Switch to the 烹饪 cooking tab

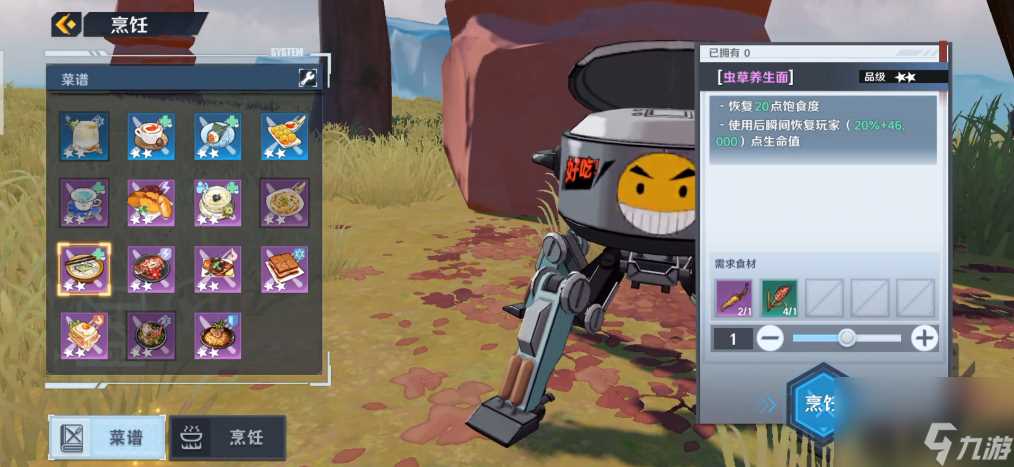point(228,437)
